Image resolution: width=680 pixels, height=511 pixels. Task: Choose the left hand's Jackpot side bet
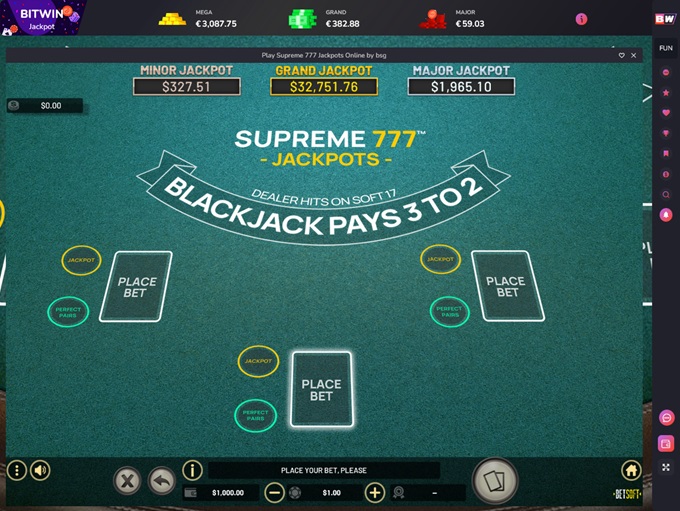pos(81,260)
